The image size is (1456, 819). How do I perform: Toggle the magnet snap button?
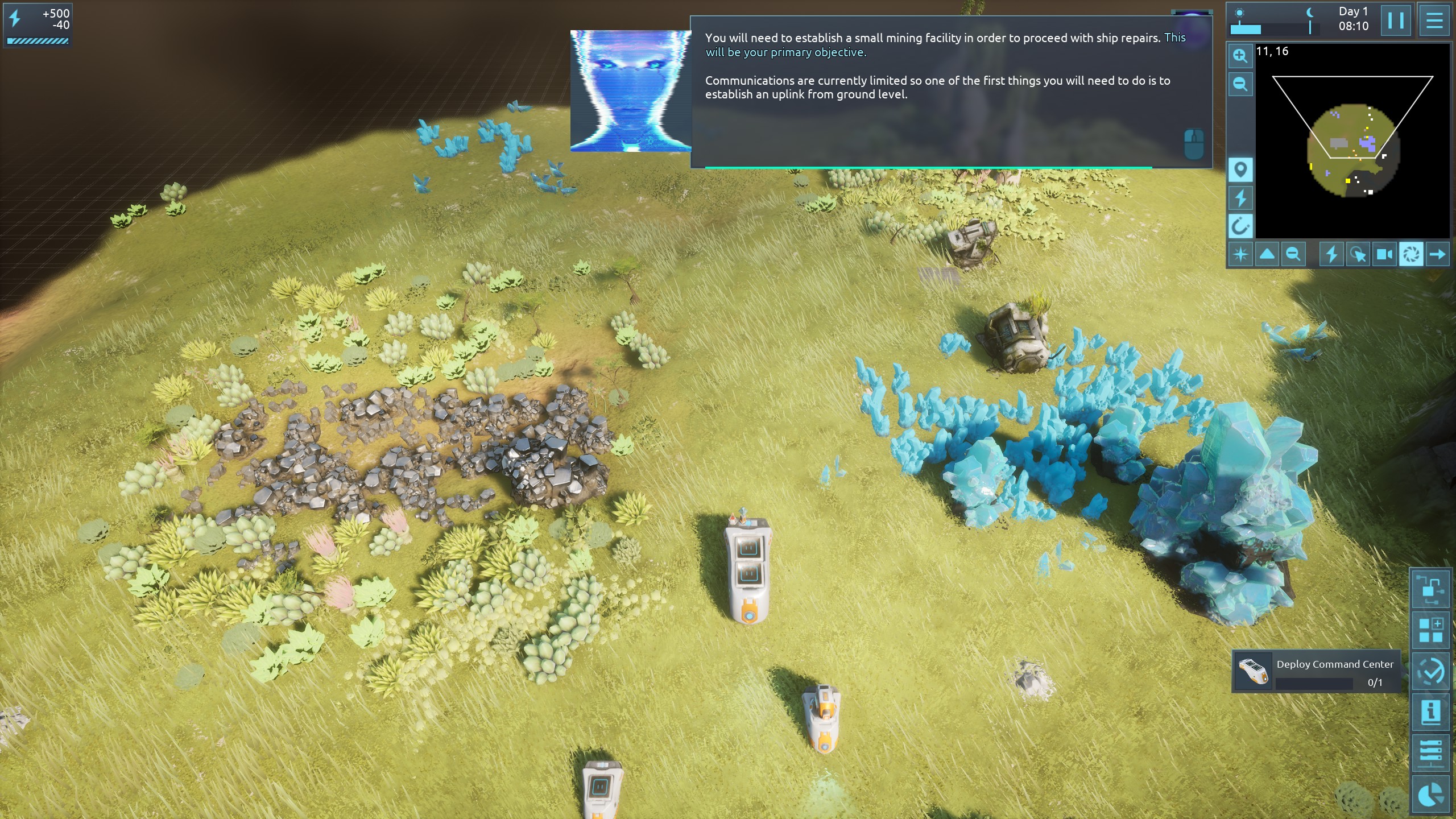point(1240,226)
